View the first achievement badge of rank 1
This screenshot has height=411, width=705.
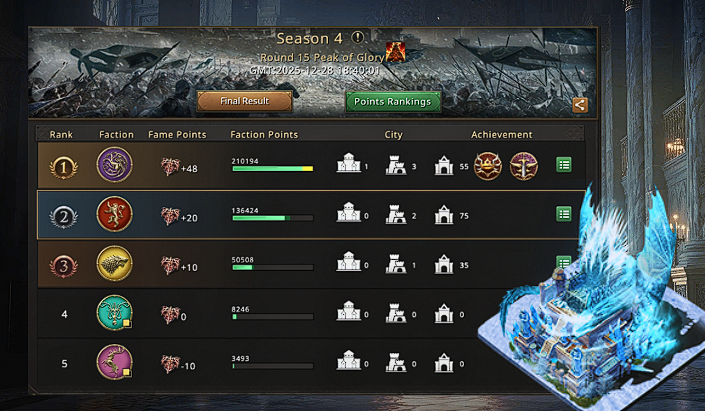coord(488,166)
